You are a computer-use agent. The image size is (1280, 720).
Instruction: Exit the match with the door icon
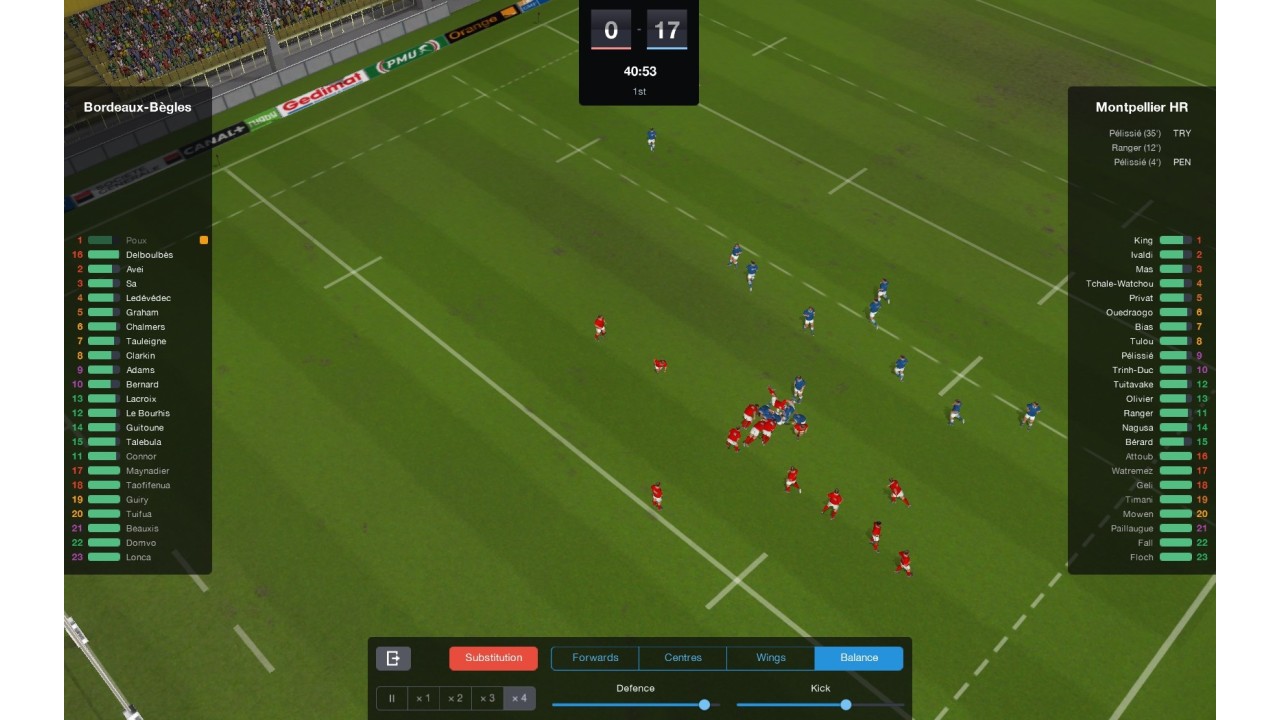[x=393, y=658]
